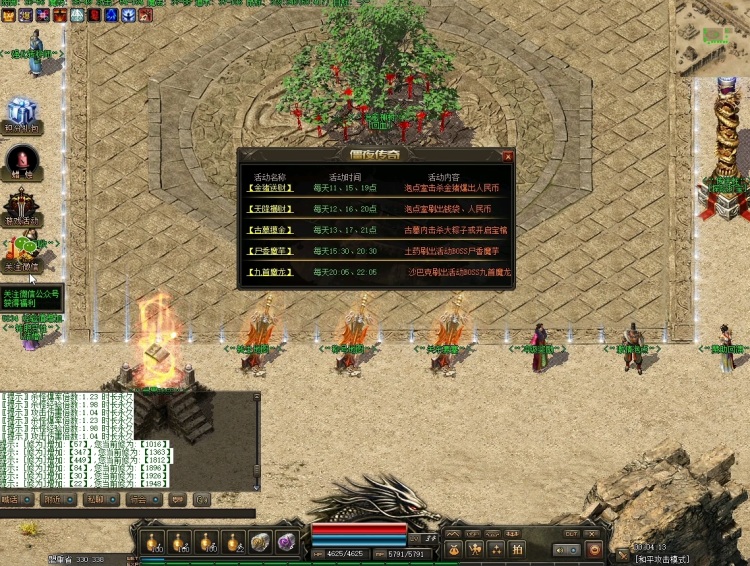Image resolution: width=750 pixels, height=566 pixels.
Task: Open the crossed swords events icon
Action: [x=22, y=203]
